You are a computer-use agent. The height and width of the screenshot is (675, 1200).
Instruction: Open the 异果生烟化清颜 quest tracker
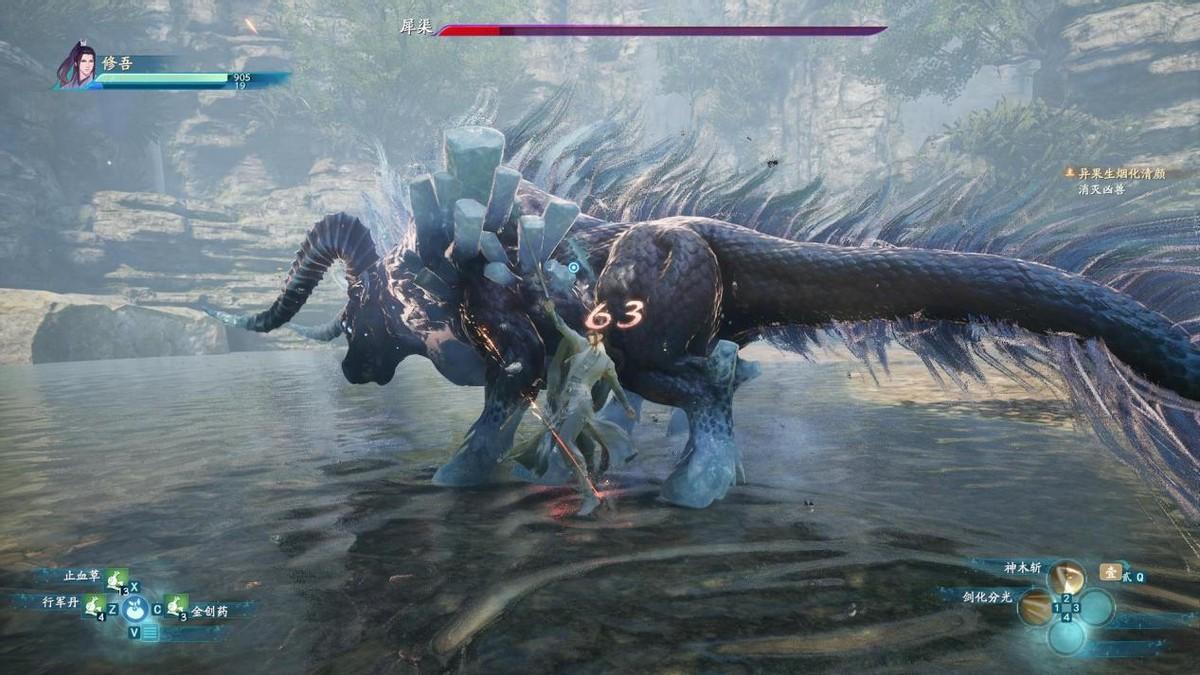(1120, 173)
